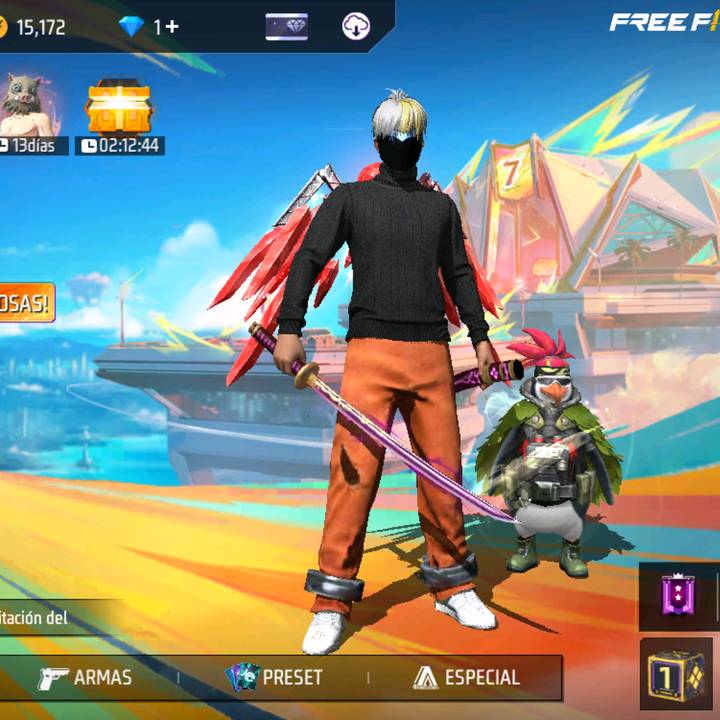Add diamonds with the plus button

tap(172, 27)
